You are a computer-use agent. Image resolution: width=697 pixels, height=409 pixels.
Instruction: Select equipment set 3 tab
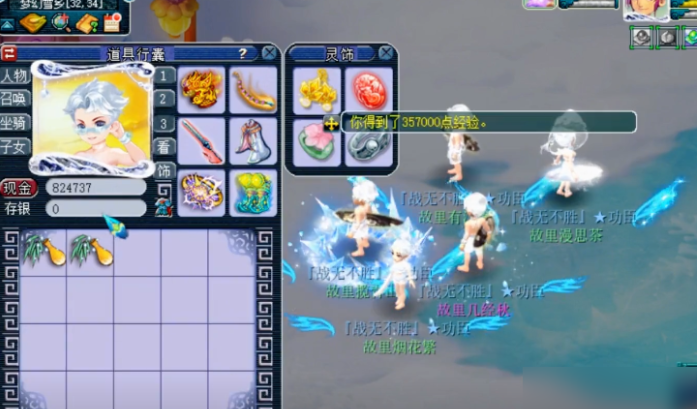point(165,123)
